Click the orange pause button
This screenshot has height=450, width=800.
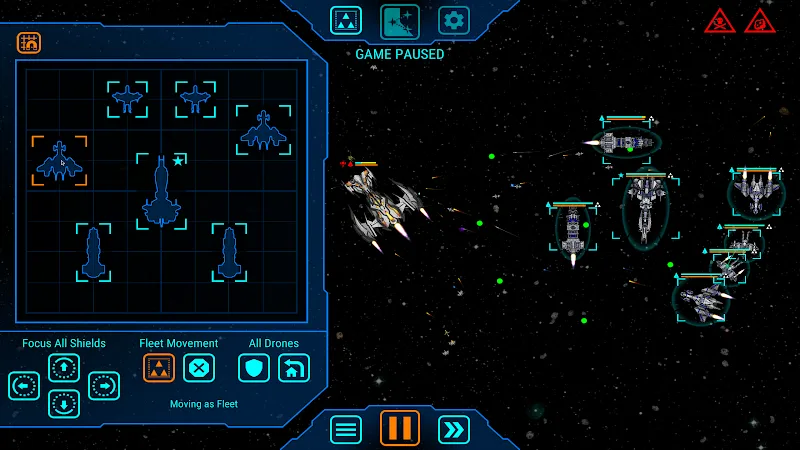400,428
